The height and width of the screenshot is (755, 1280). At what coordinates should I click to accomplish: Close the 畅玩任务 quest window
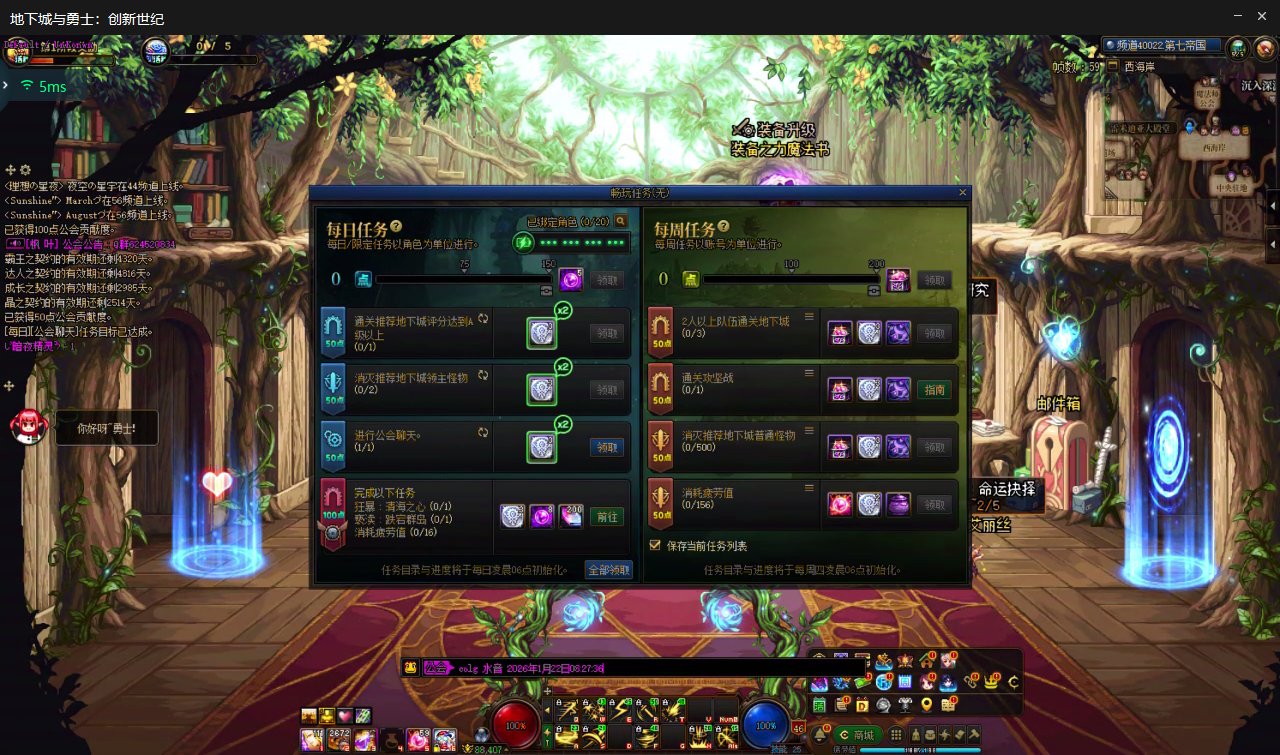(x=963, y=192)
